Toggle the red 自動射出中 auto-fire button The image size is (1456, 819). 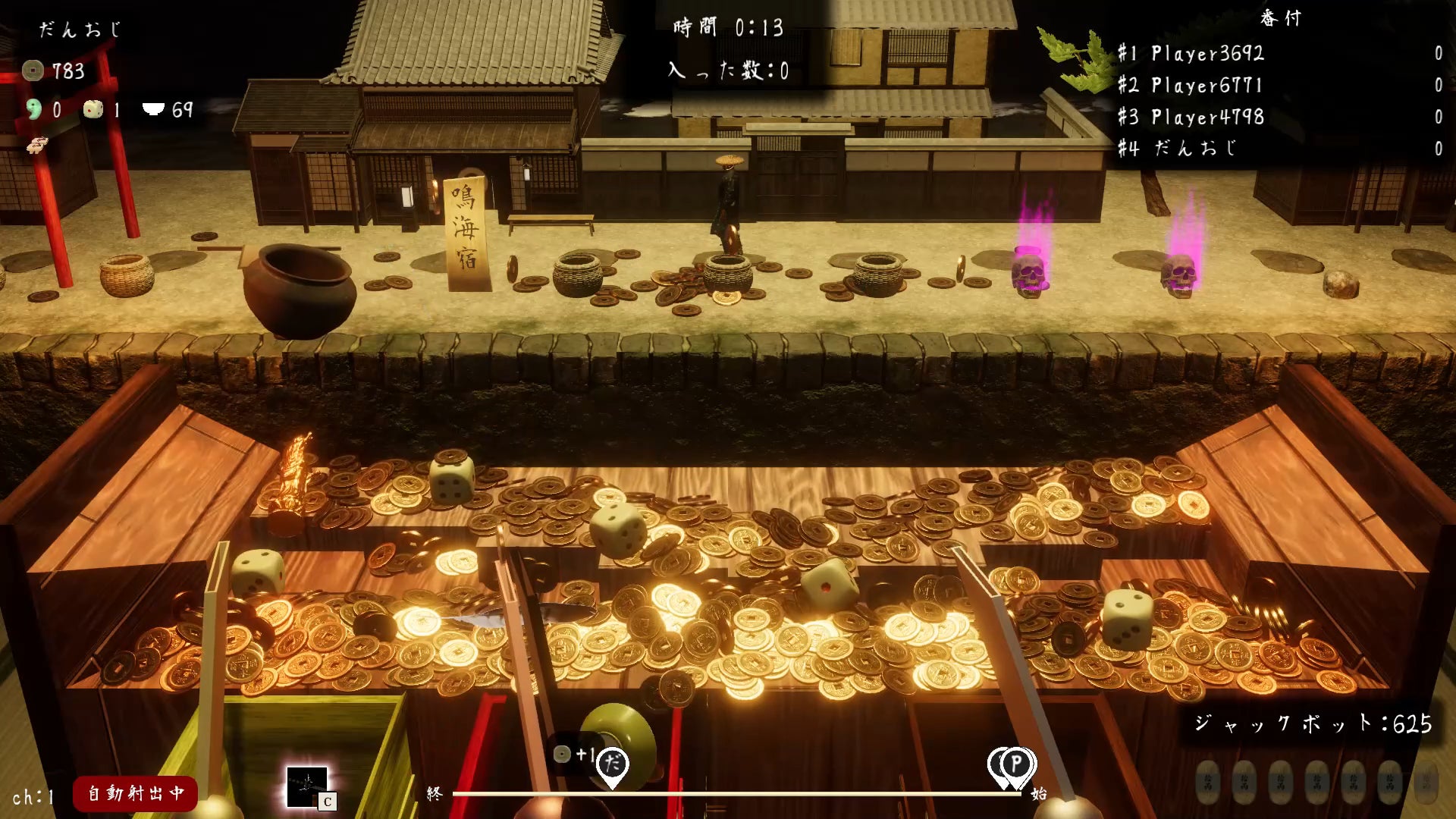click(x=135, y=793)
